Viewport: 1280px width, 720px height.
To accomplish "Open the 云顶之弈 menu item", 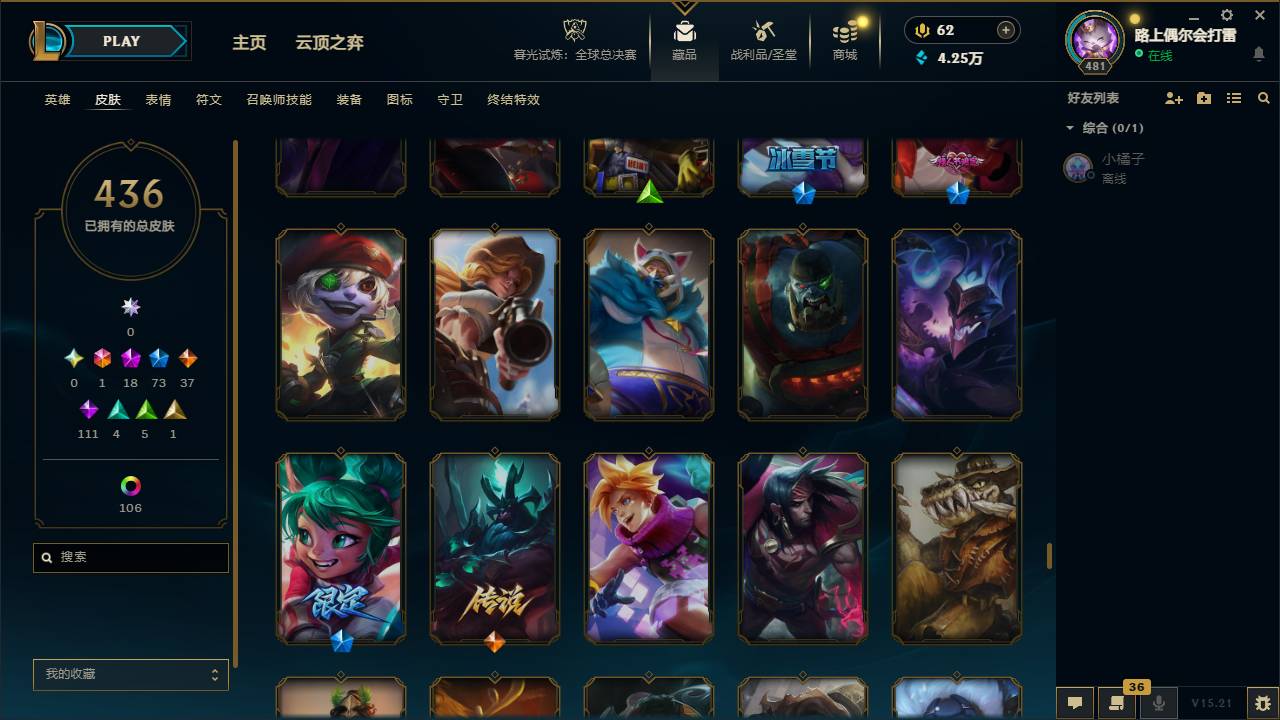I will click(330, 43).
